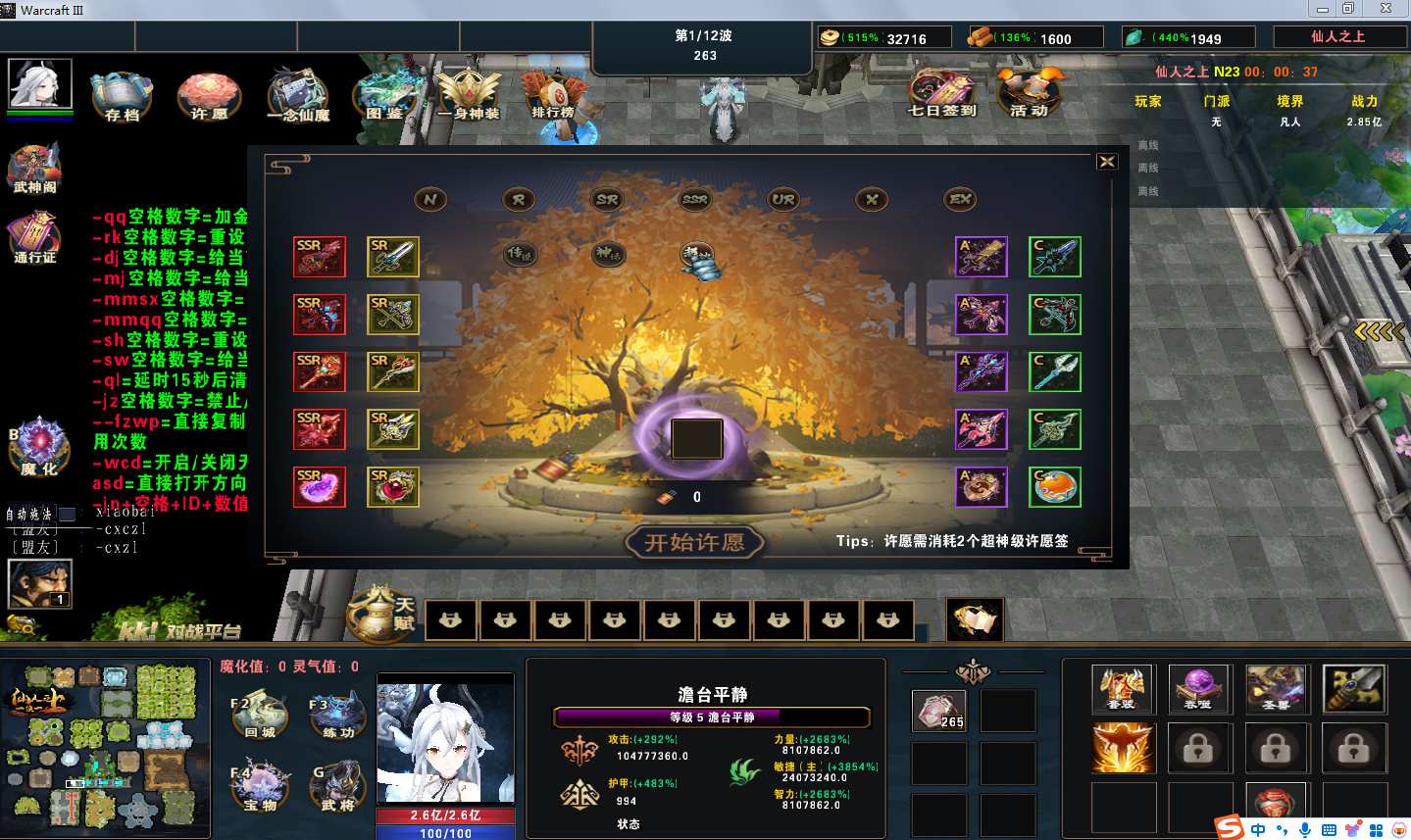The image size is (1411, 840).
Task: Open the 七日签到 sign-in rewards
Action: point(941,94)
